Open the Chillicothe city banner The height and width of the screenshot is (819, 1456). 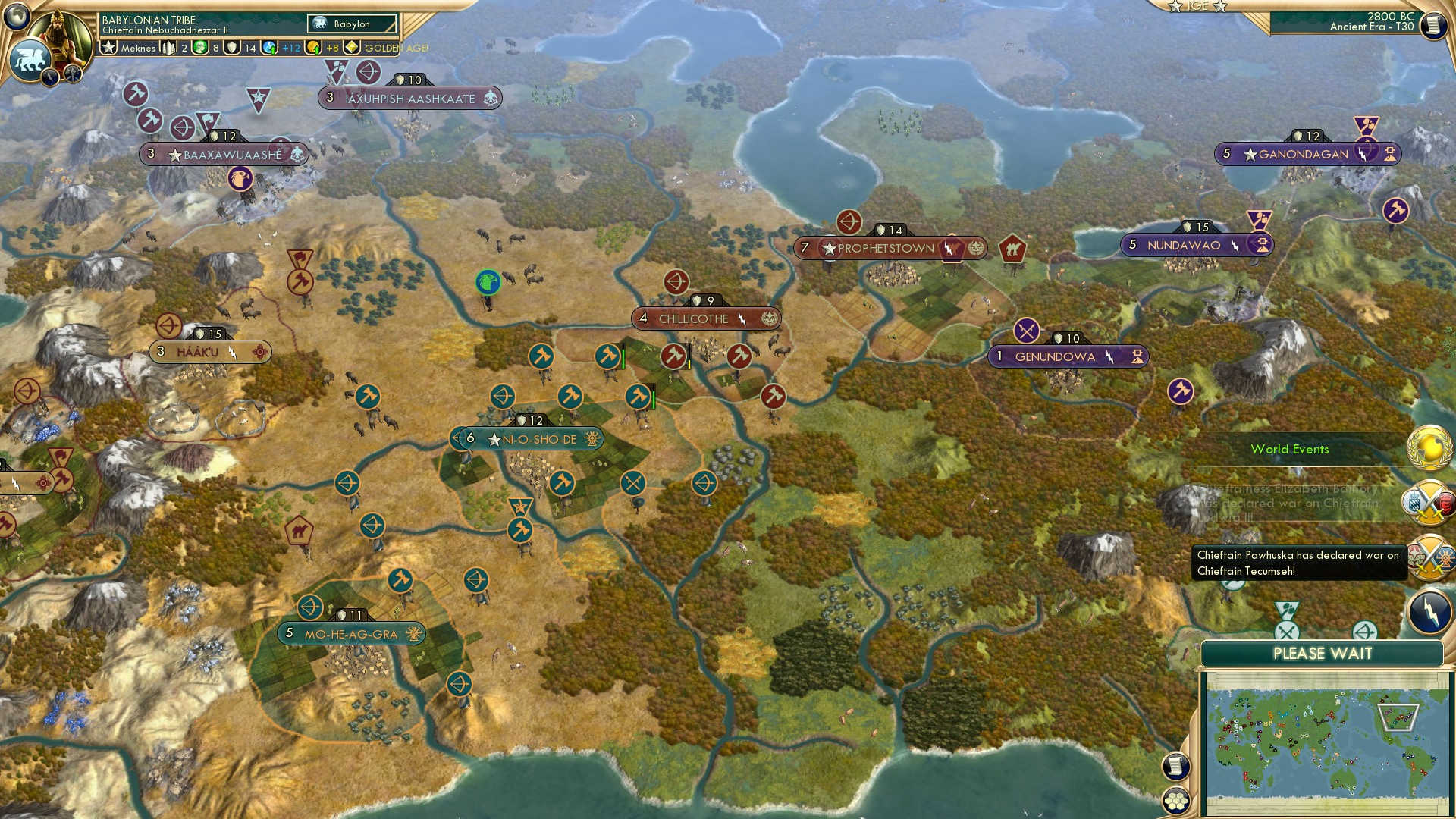pos(695,318)
